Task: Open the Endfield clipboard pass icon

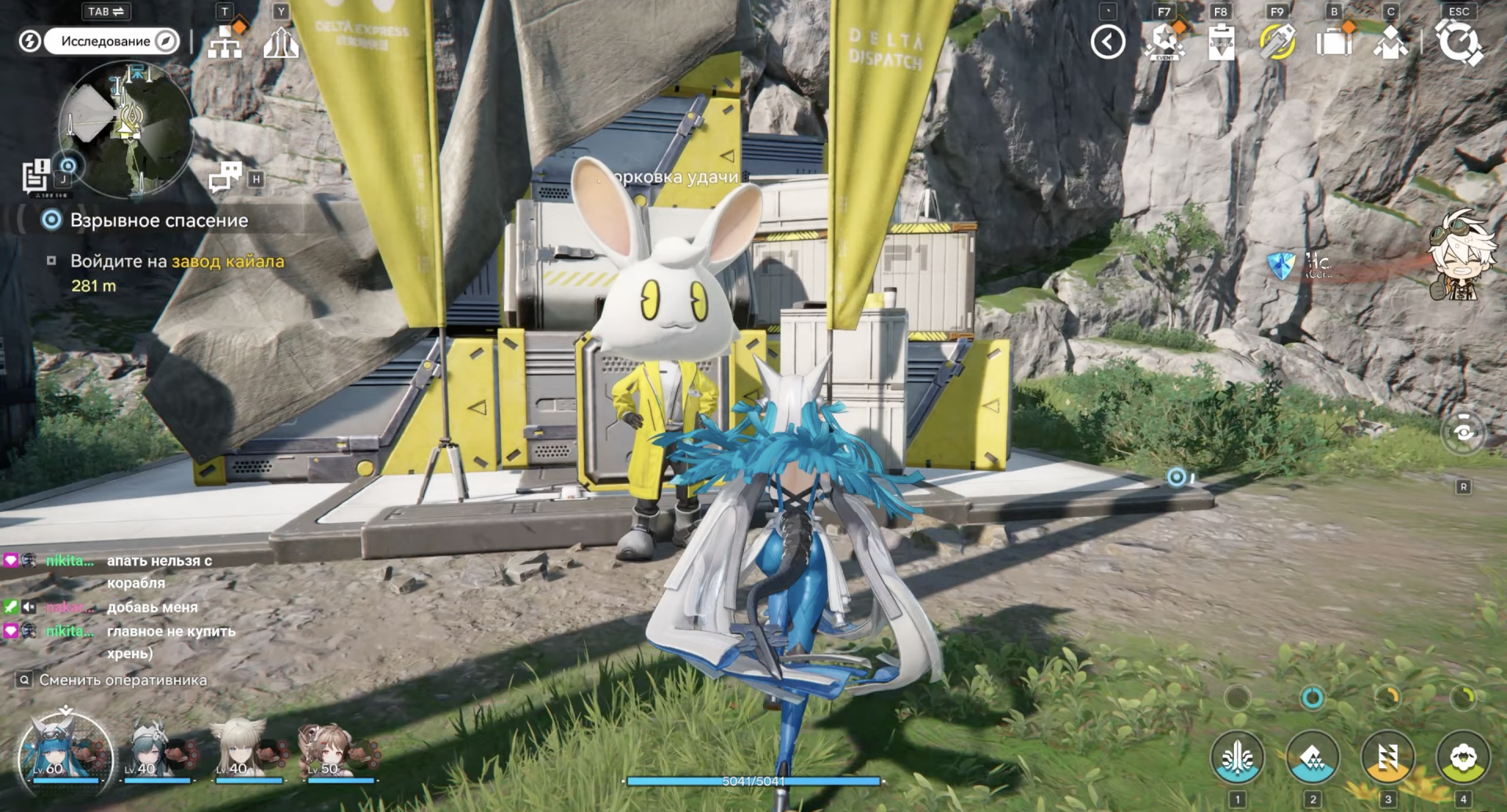Action: tap(1221, 42)
